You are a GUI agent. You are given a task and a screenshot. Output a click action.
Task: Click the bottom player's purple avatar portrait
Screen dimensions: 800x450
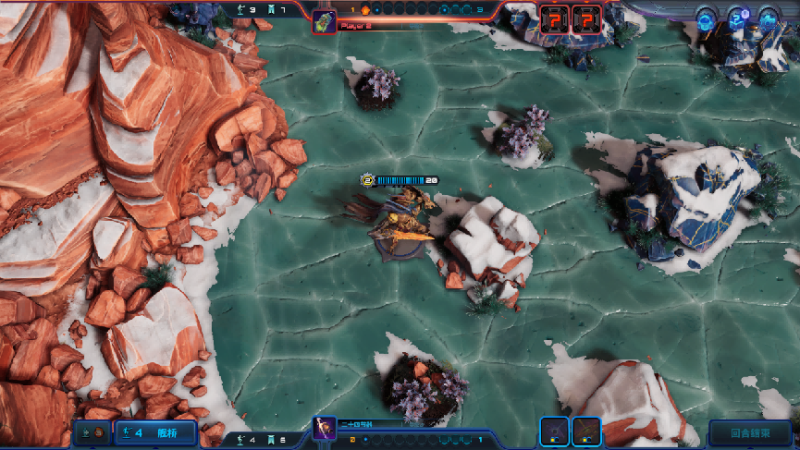[x=324, y=431]
